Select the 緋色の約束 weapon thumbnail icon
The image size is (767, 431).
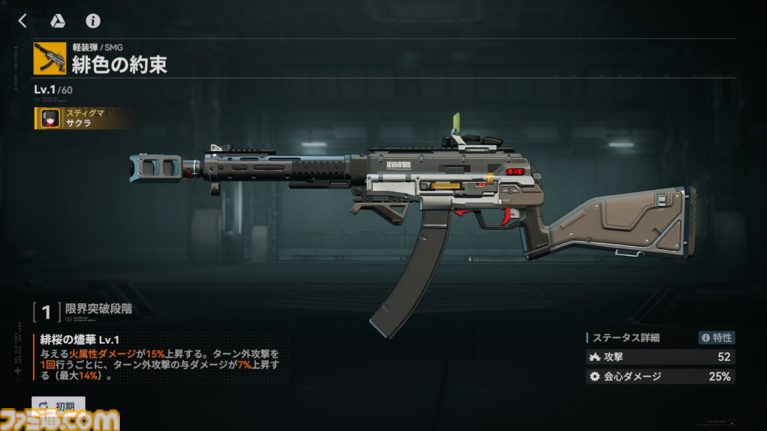pyautogui.click(x=49, y=59)
